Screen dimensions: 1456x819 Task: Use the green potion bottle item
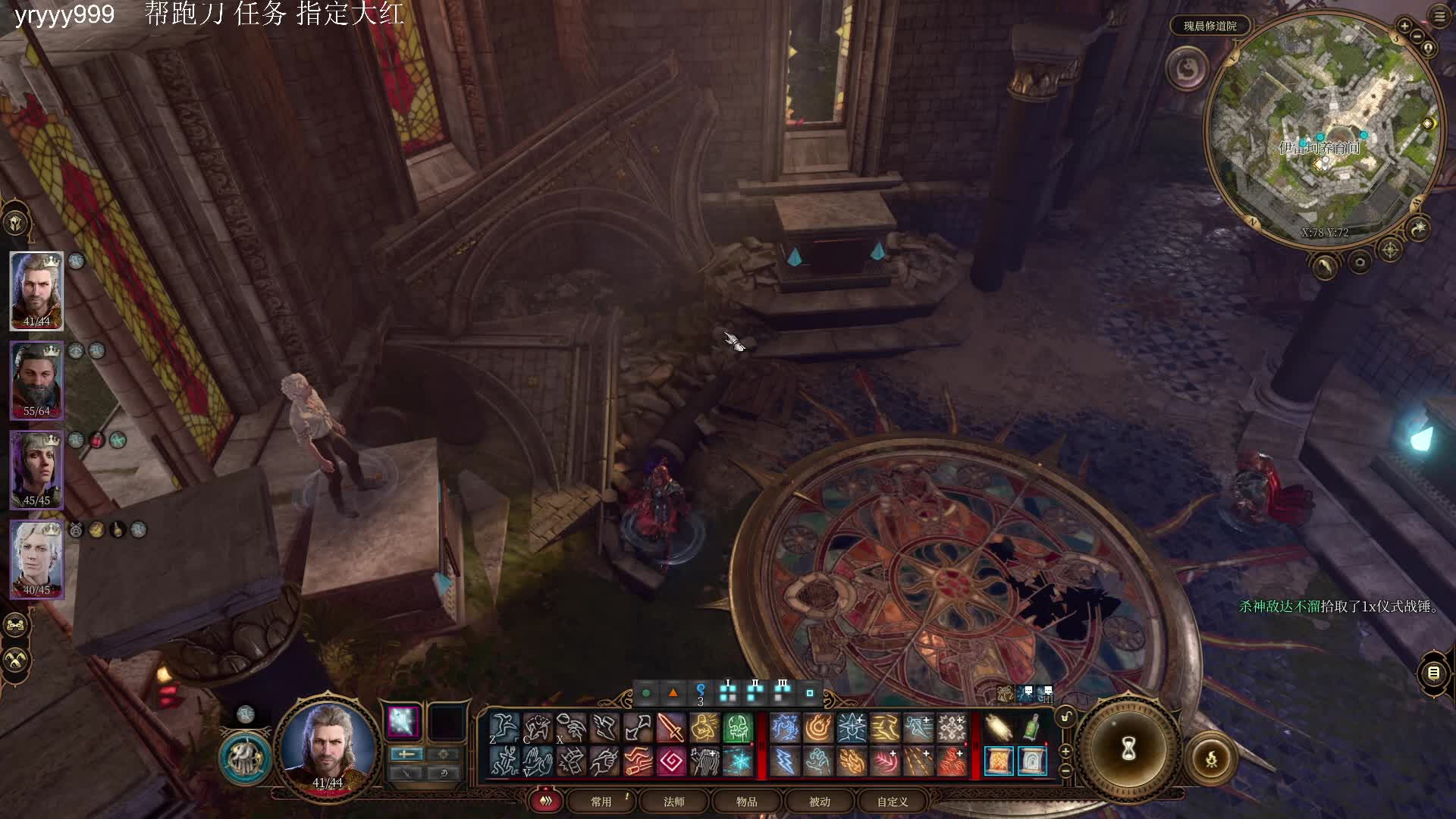coord(1032,728)
